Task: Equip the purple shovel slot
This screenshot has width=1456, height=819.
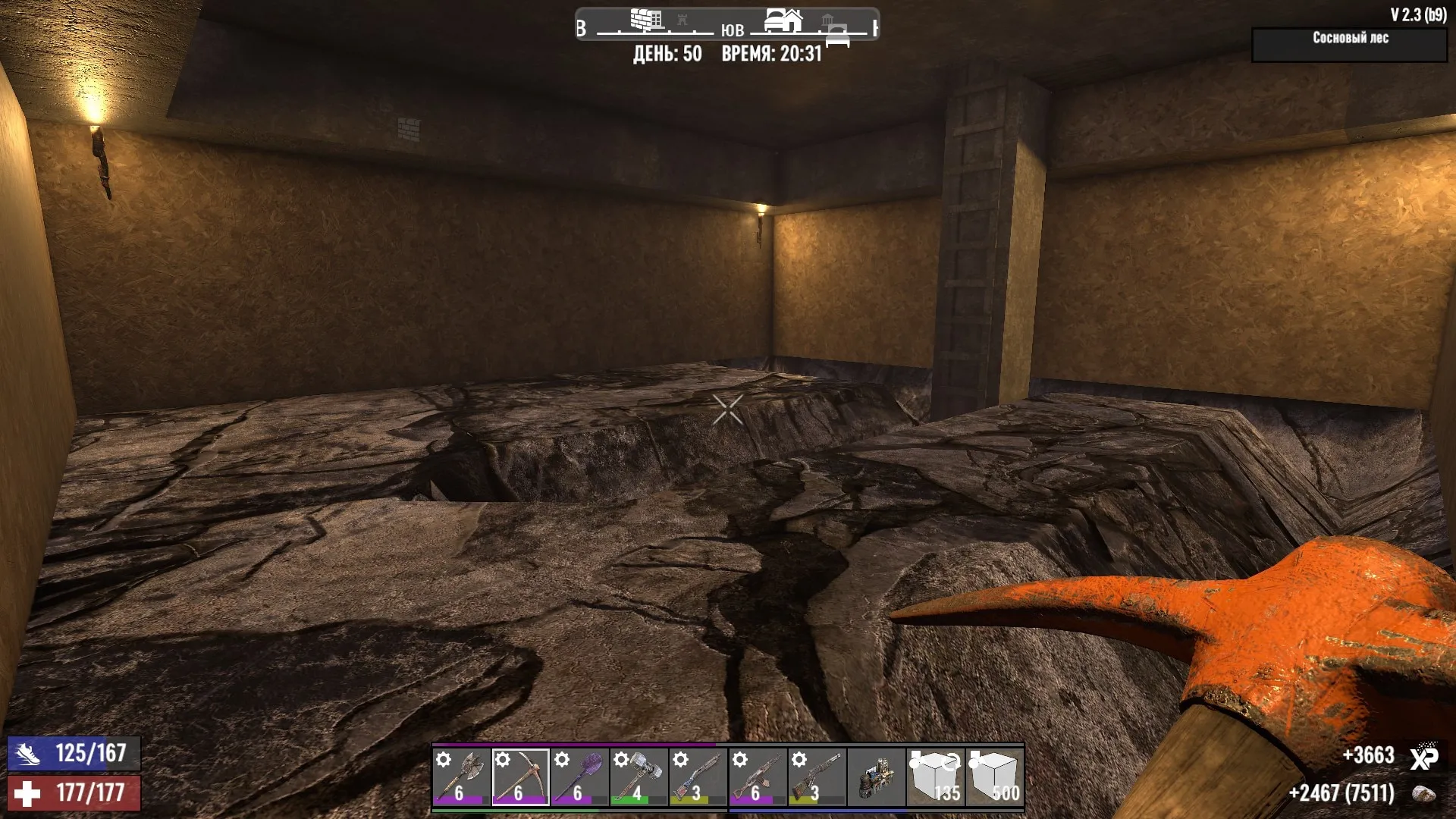Action: tap(579, 777)
